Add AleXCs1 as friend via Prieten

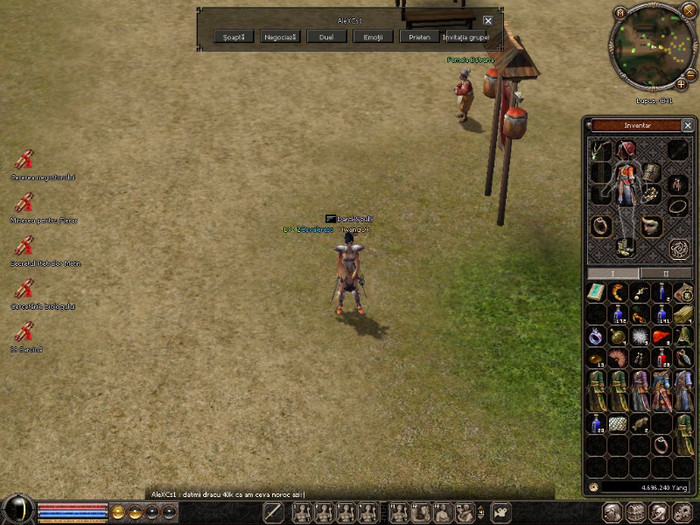click(x=419, y=37)
